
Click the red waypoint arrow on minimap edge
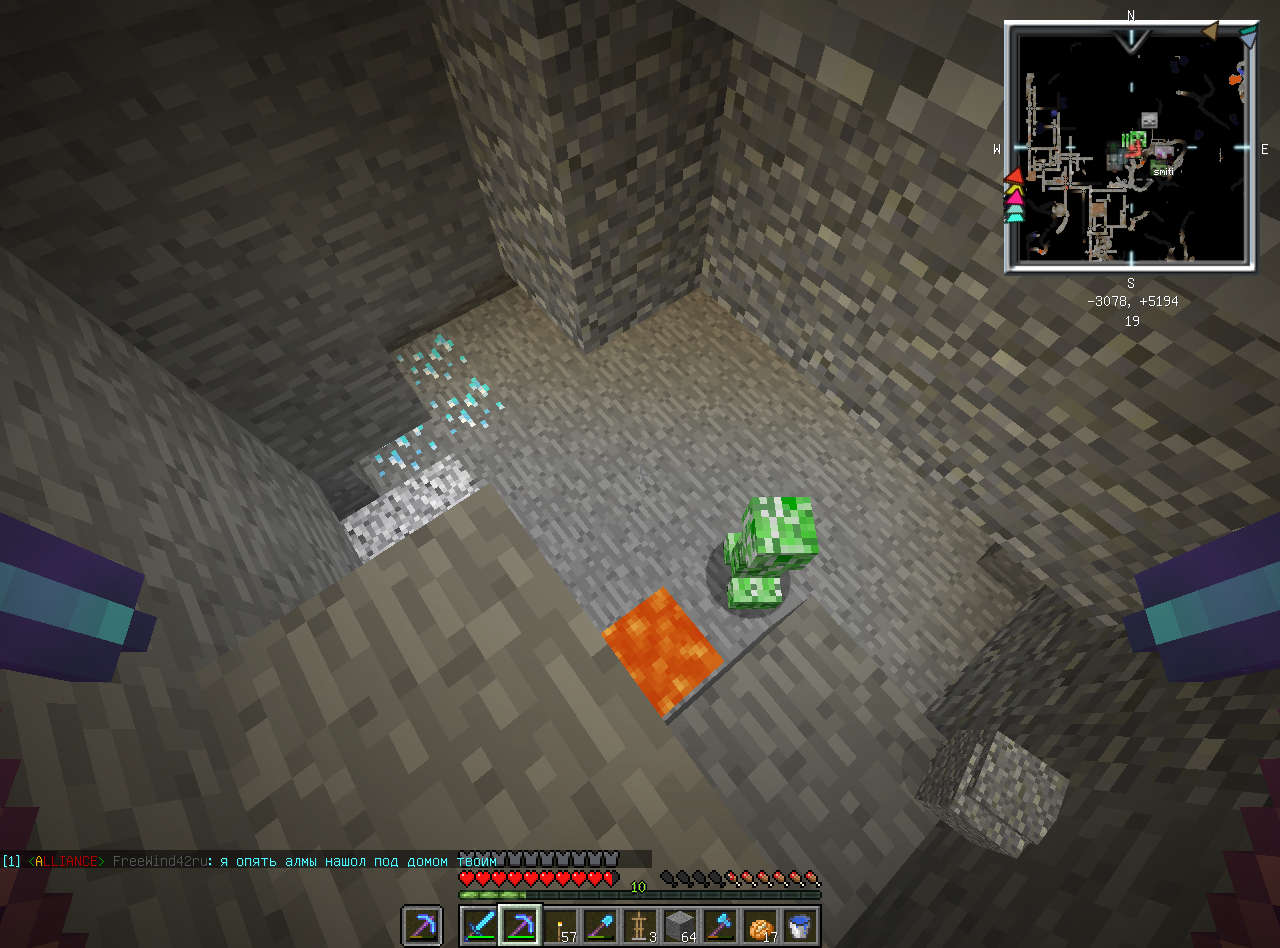coord(1014,176)
